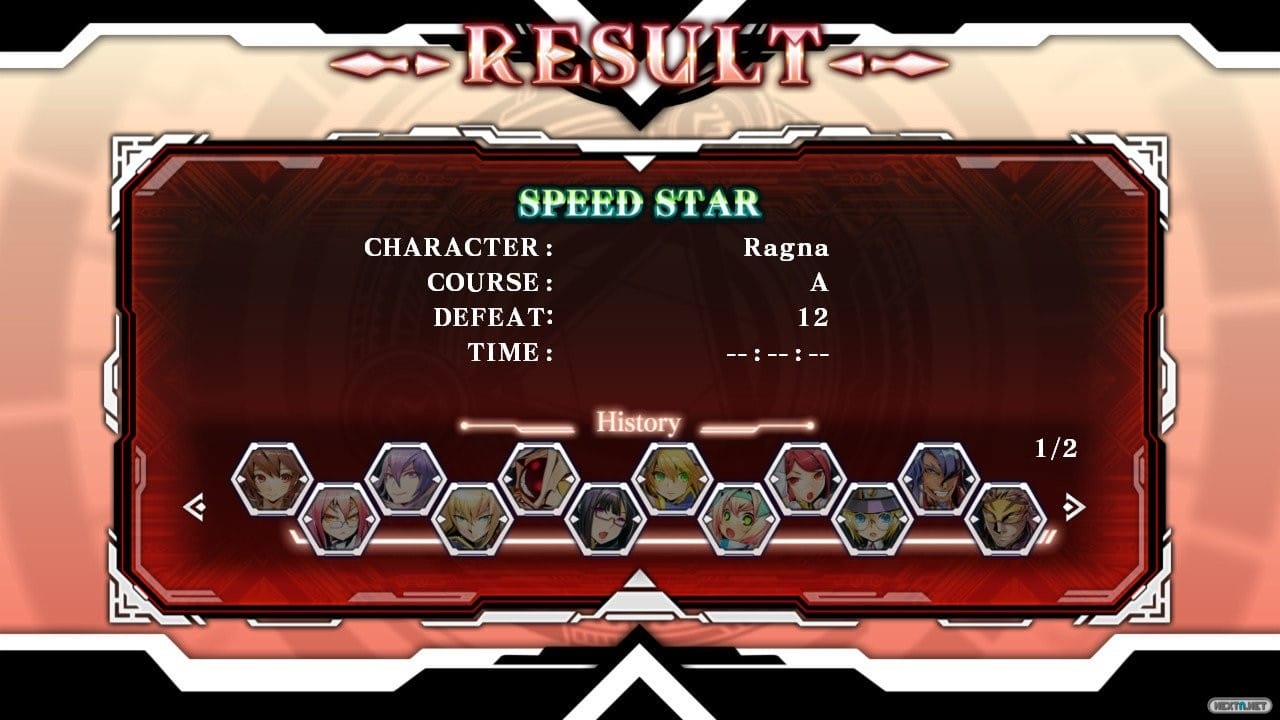Open the black-haired portrait with purple glasses
The height and width of the screenshot is (720, 1280).
(x=605, y=519)
